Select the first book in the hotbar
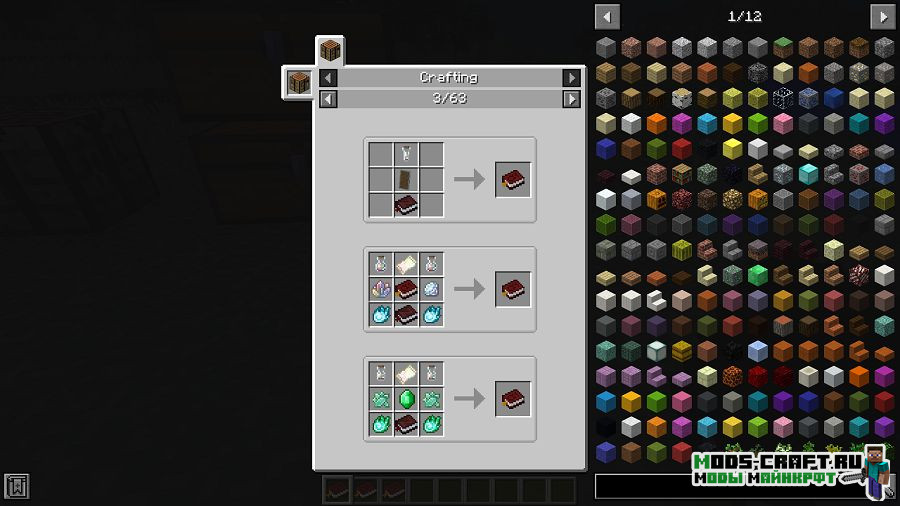900x506 pixels. tap(337, 489)
